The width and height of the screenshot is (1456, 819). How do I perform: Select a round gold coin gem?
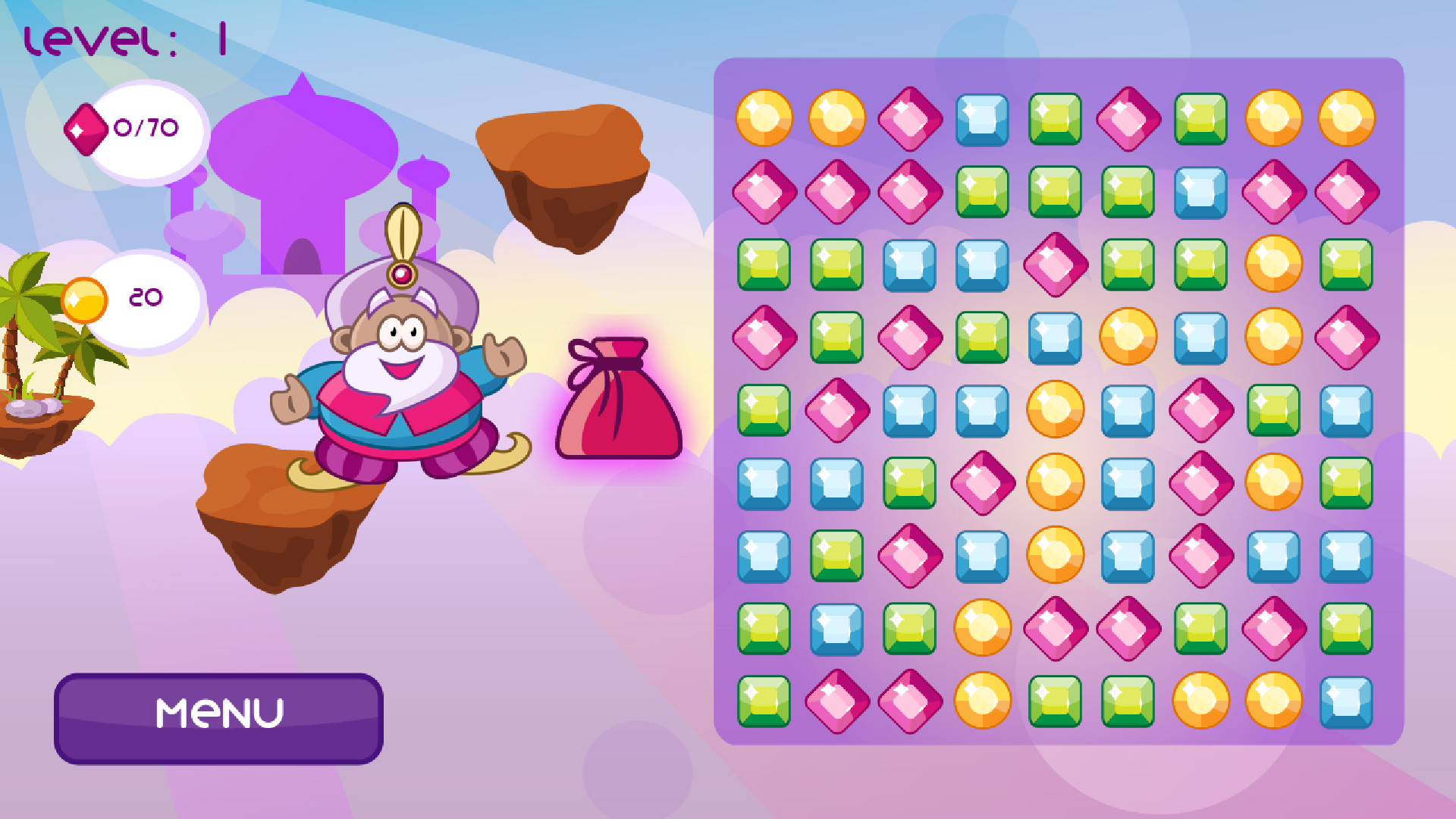[x=766, y=119]
